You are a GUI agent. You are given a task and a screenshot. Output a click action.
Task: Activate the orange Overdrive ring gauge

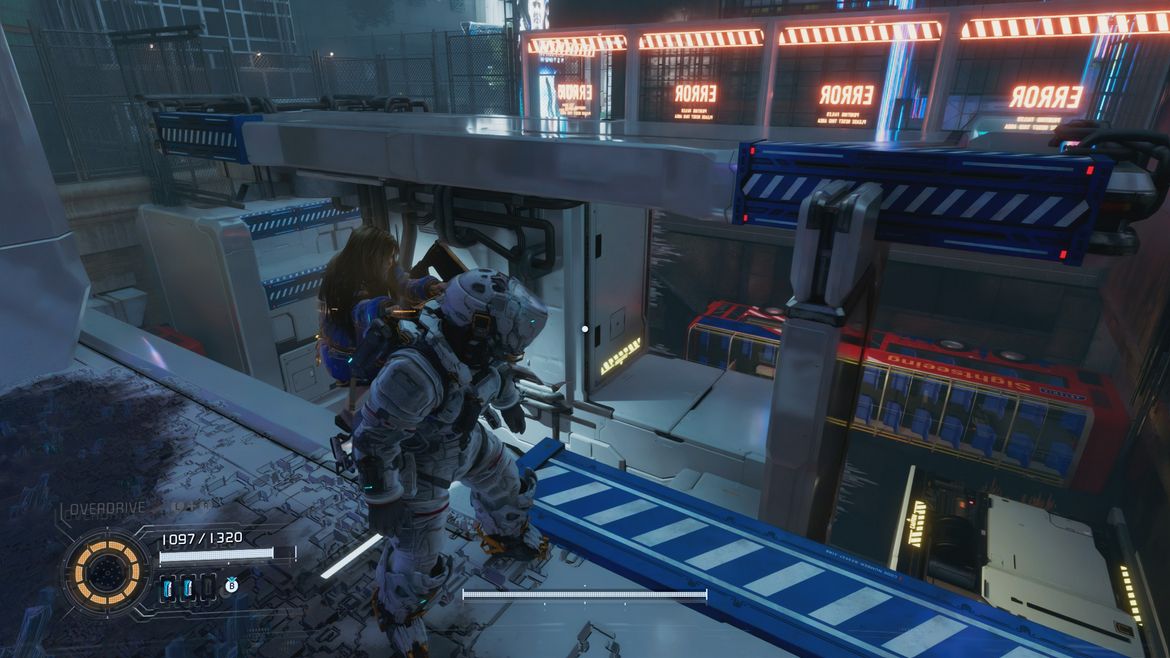(104, 572)
